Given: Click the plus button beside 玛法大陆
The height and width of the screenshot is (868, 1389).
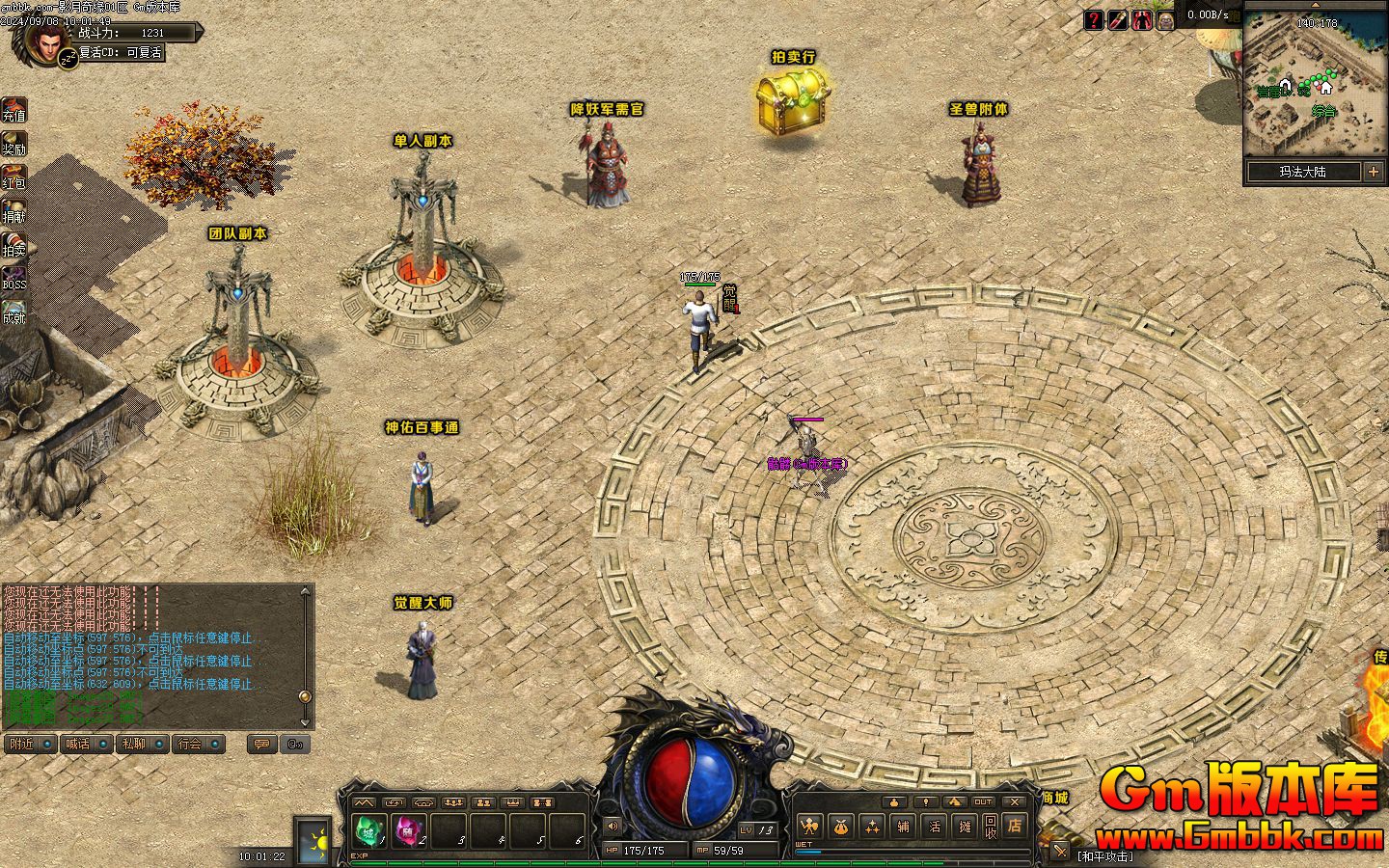Looking at the screenshot, I should (1373, 172).
